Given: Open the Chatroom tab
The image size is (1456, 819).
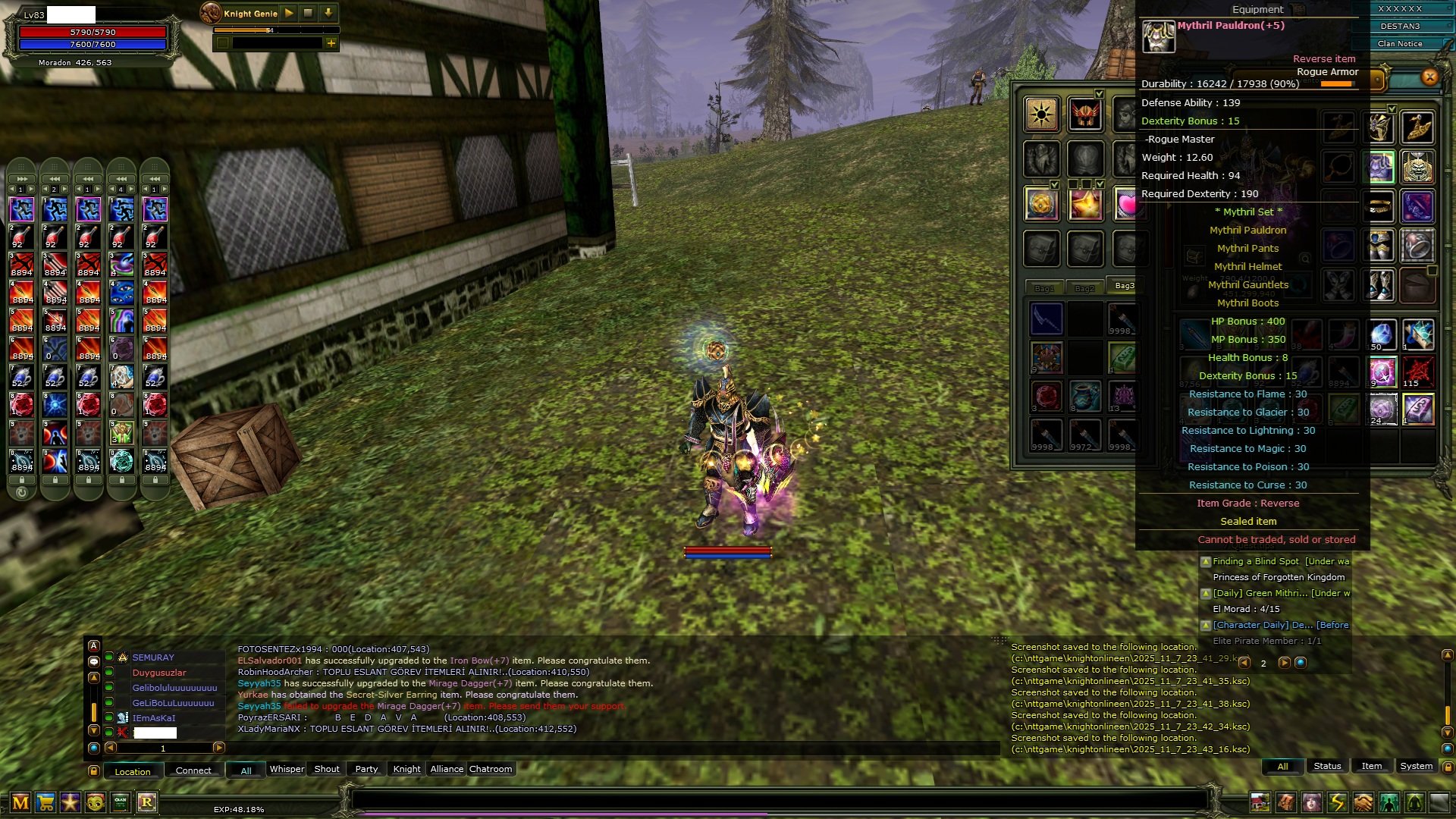Looking at the screenshot, I should (491, 769).
